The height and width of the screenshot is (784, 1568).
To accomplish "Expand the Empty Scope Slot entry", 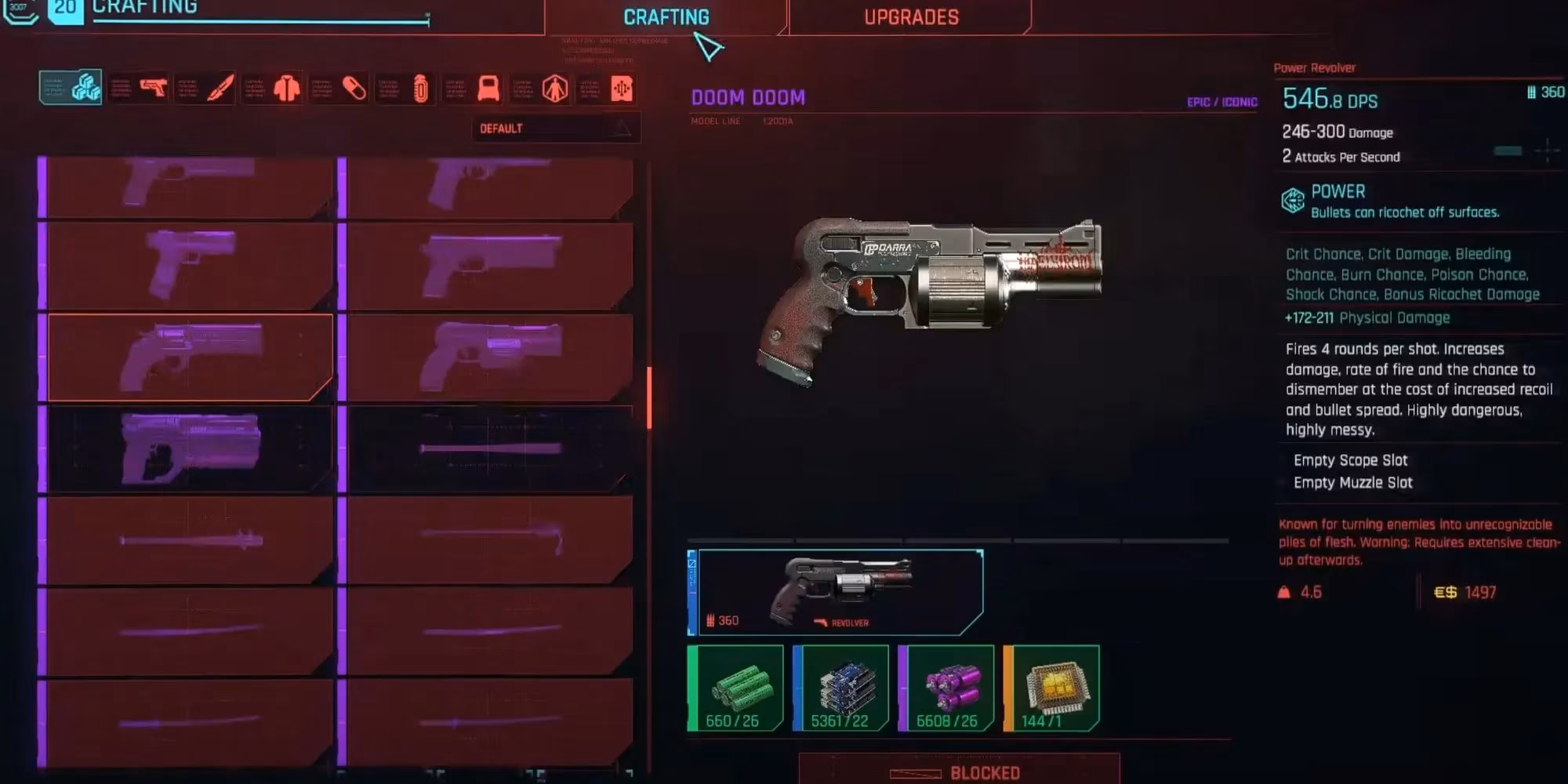I will click(1352, 460).
